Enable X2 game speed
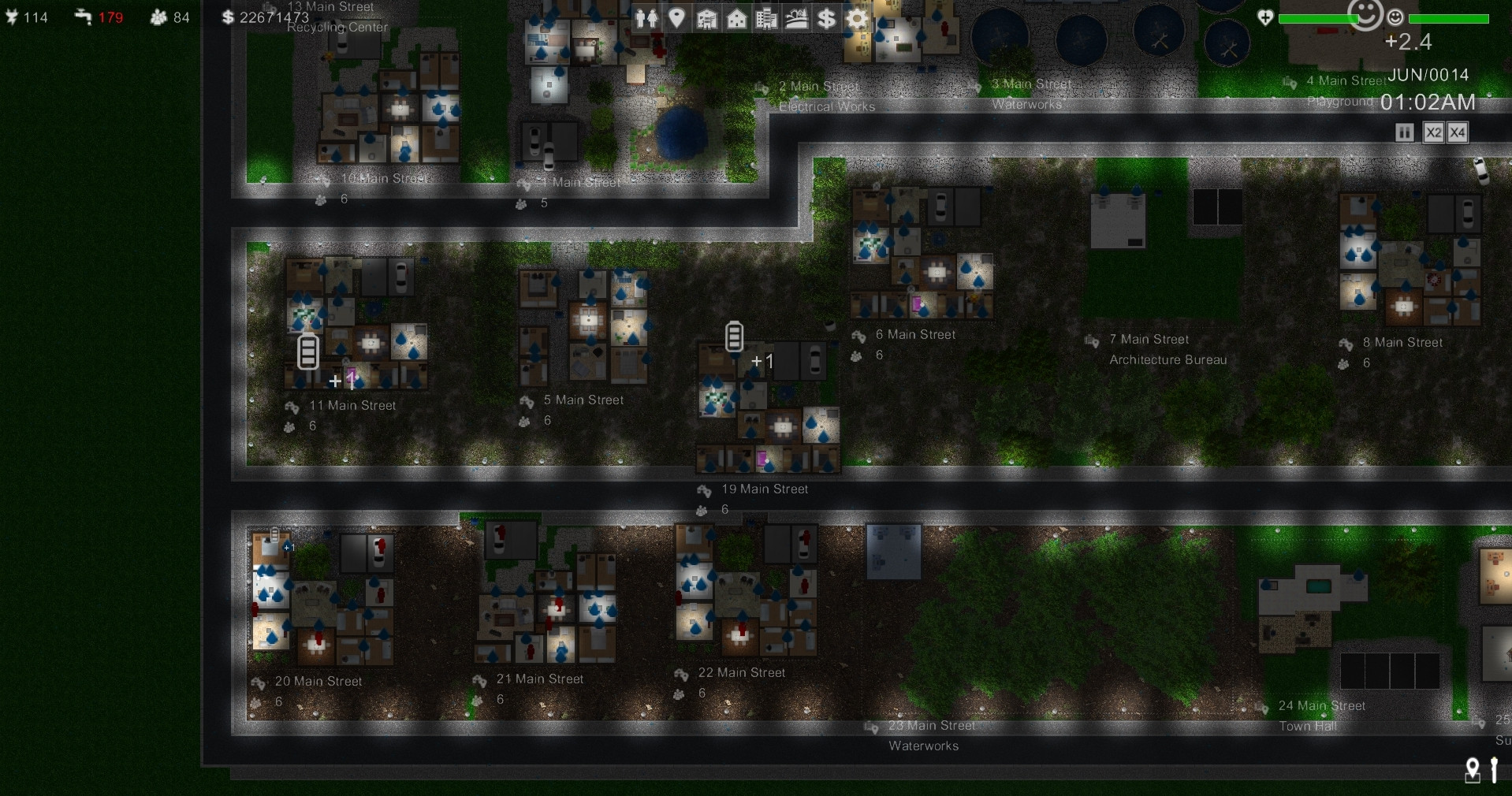 pyautogui.click(x=1434, y=132)
